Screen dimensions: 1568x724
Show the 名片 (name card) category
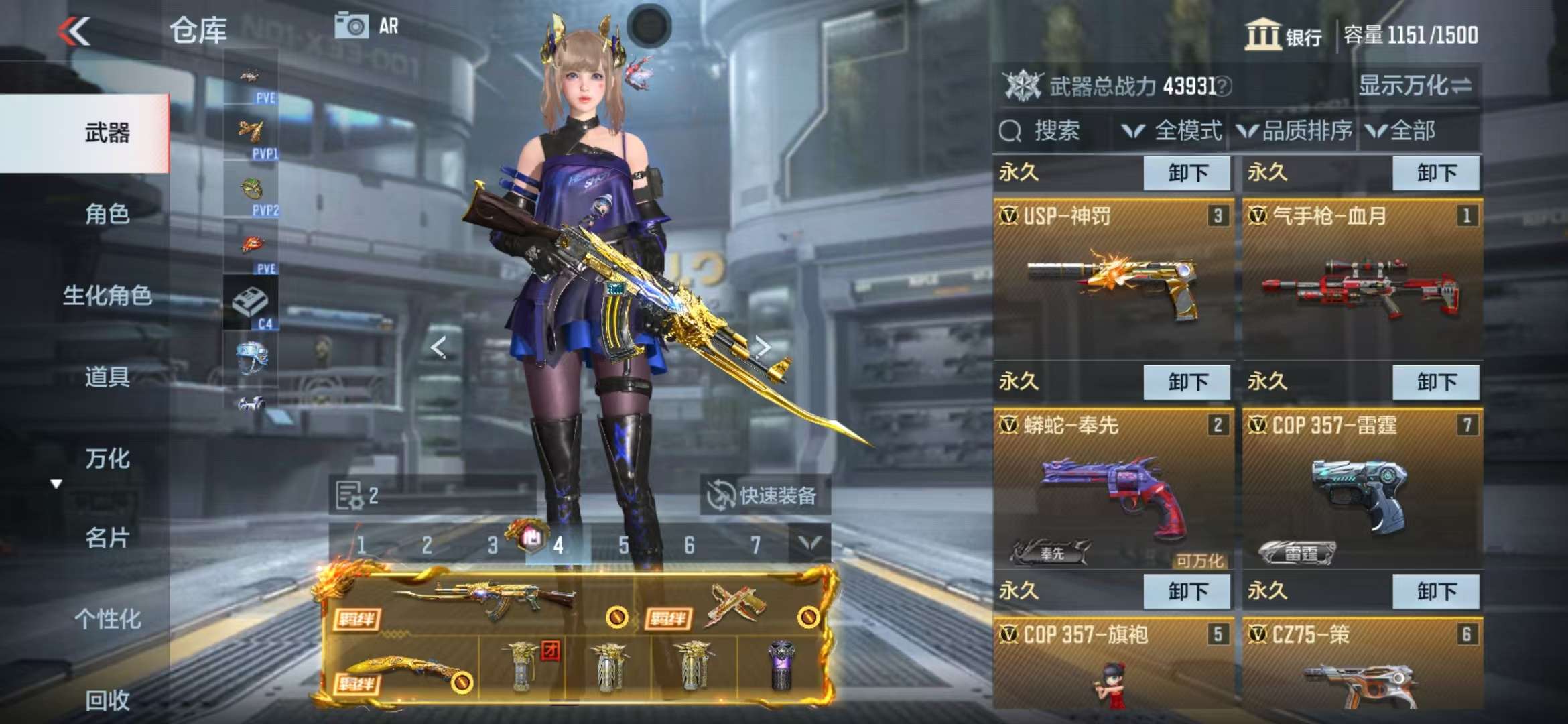[x=107, y=538]
